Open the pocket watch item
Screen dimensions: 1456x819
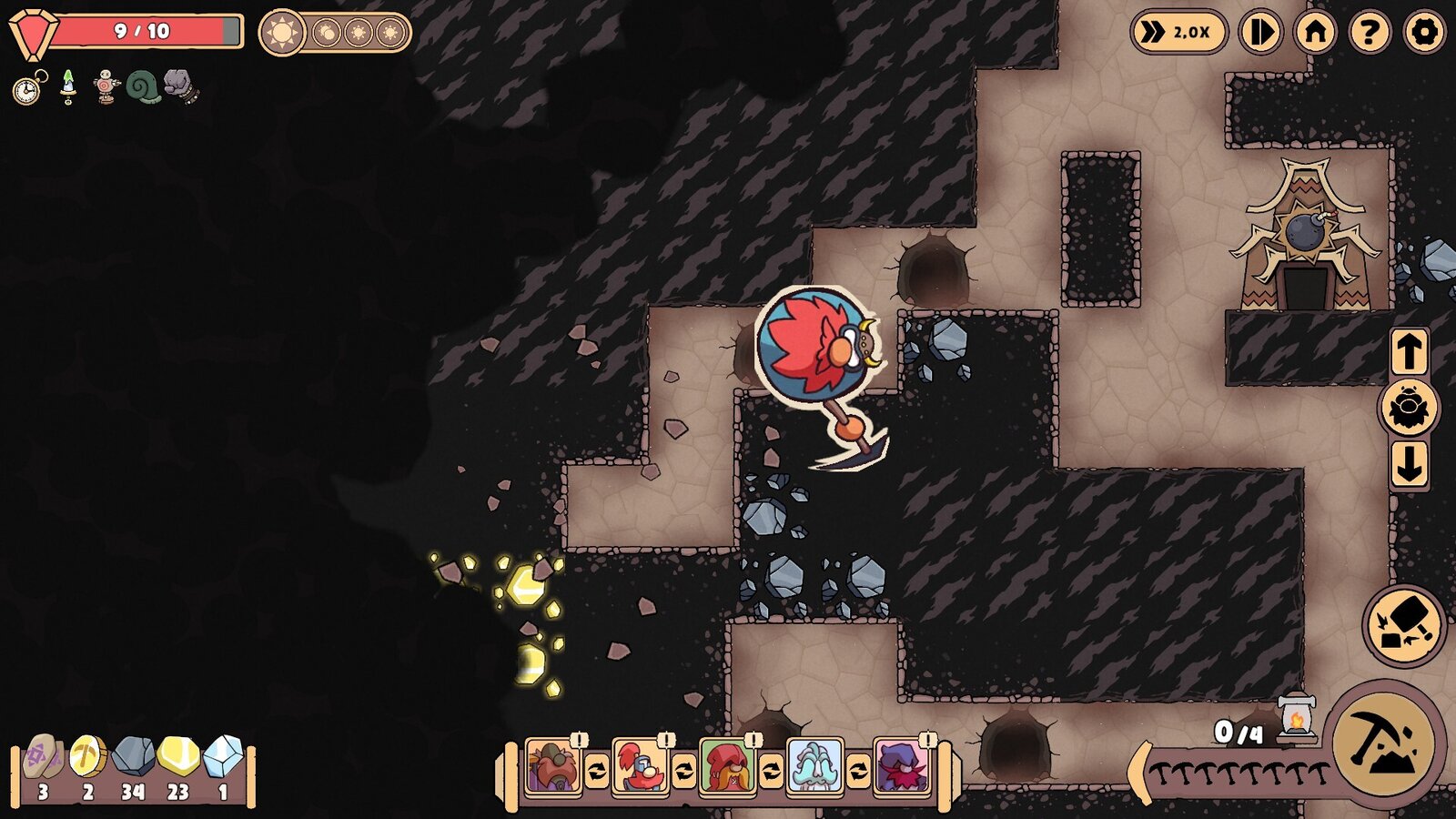25,89
